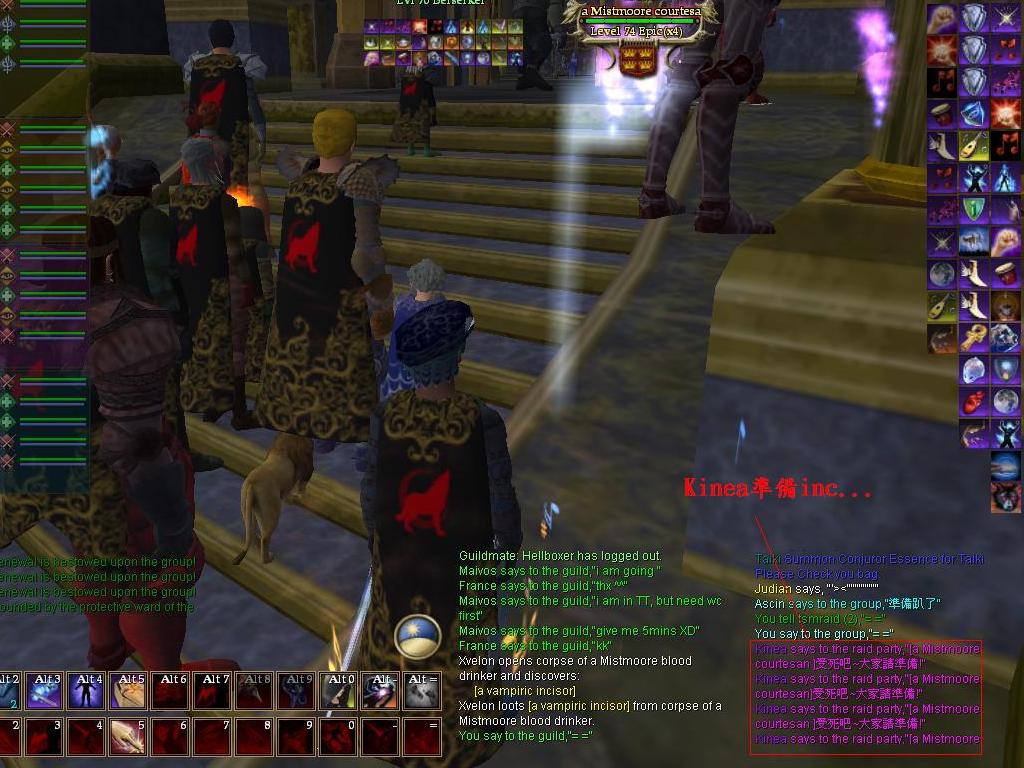
Task: Activate the Alt 0 hotbar ability
Action: 337,691
